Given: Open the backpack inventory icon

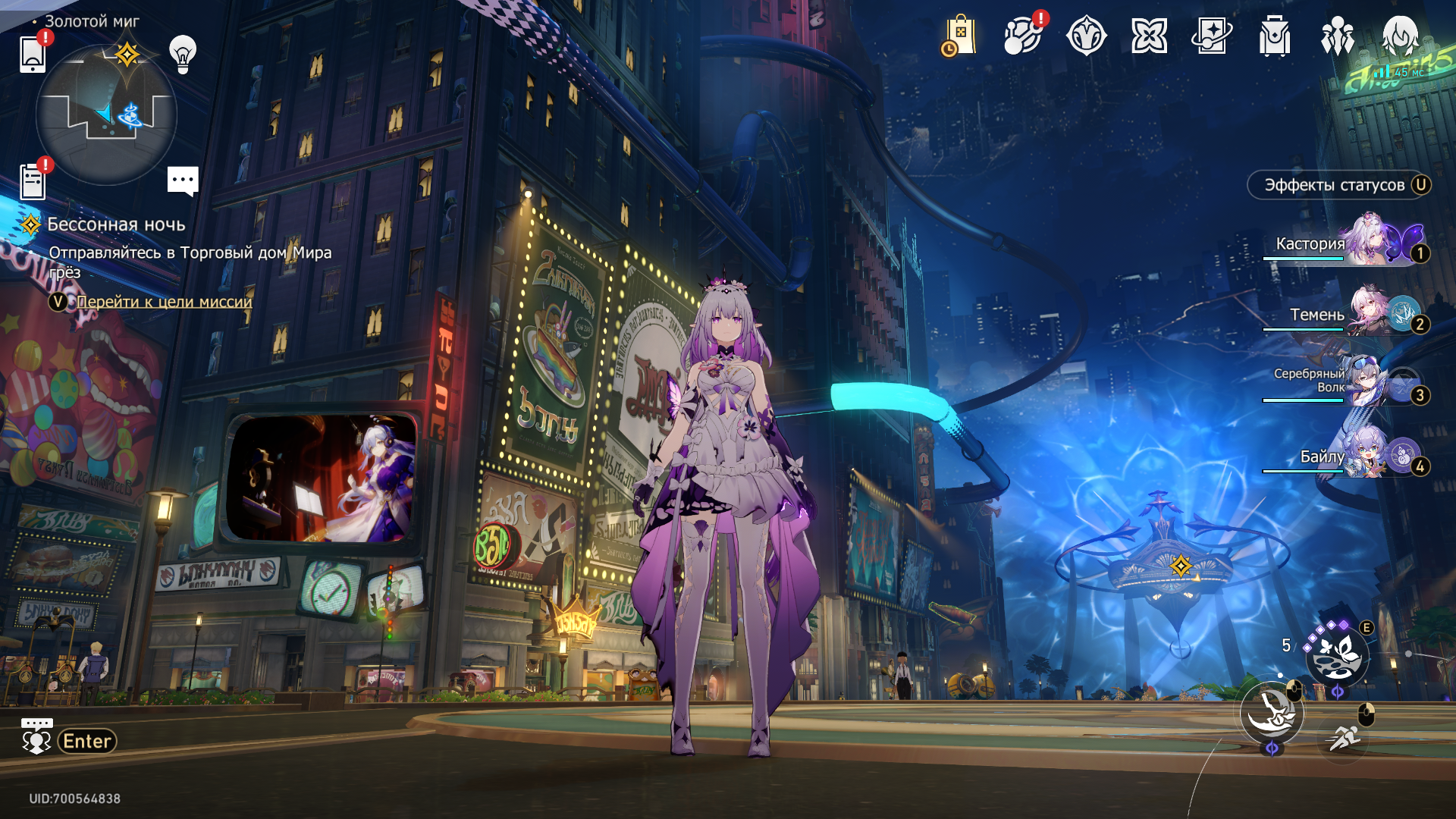Looking at the screenshot, I should 1275,36.
